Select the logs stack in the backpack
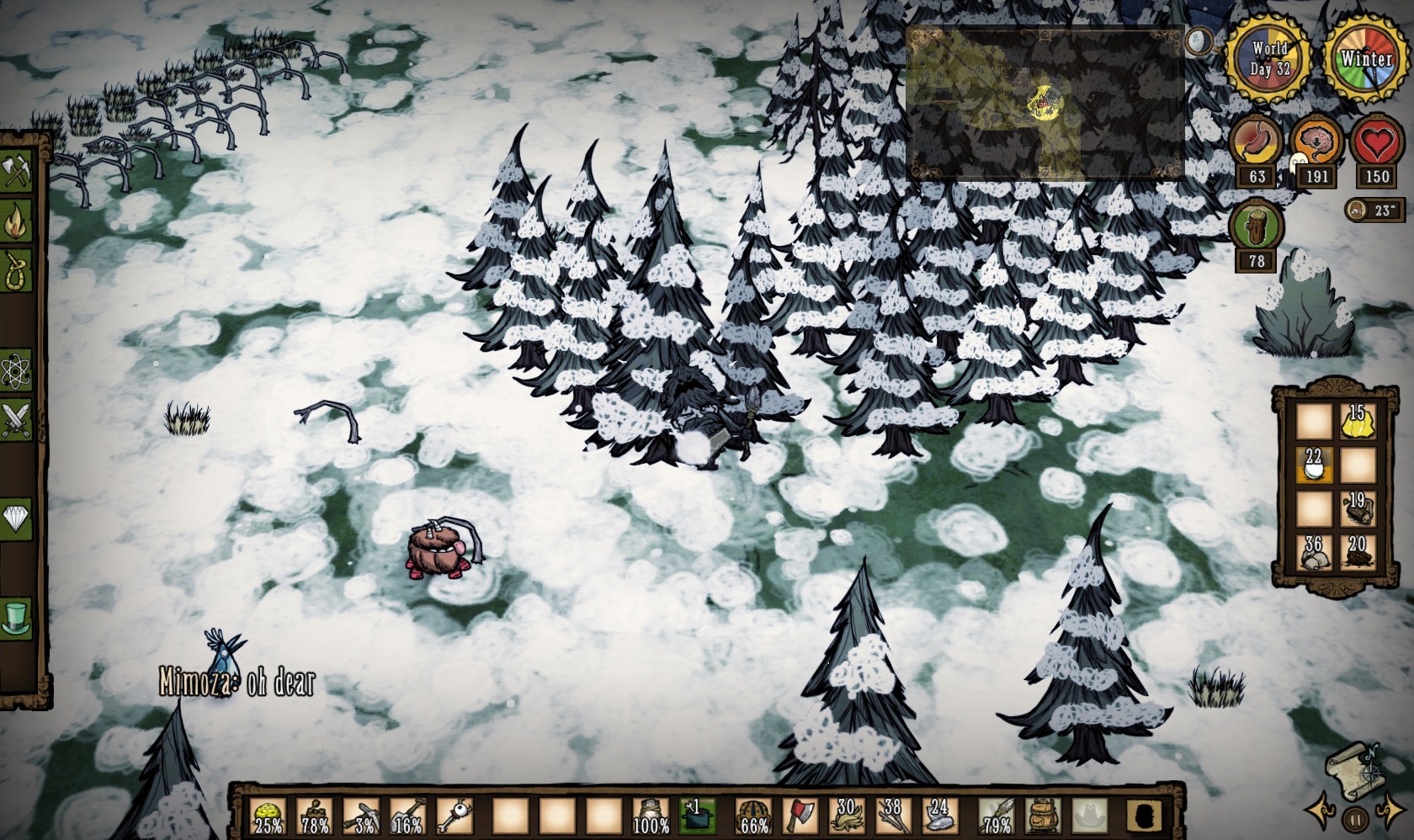 pyautogui.click(x=1357, y=508)
